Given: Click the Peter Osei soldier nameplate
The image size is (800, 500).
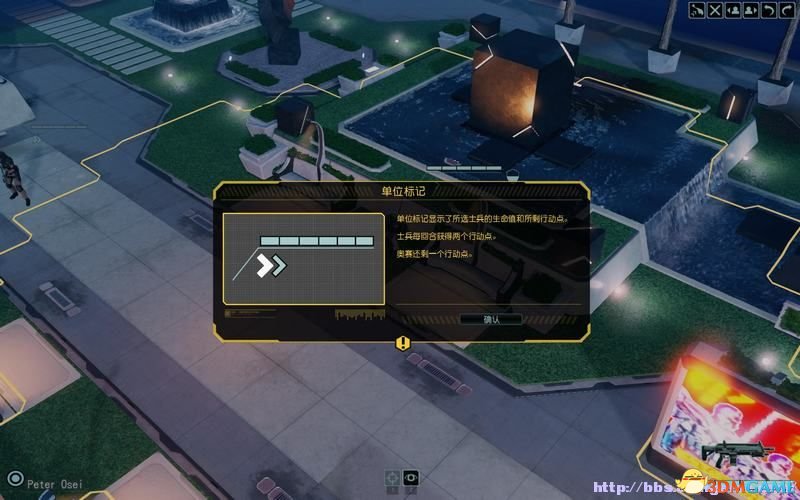Looking at the screenshot, I should pos(50,481).
